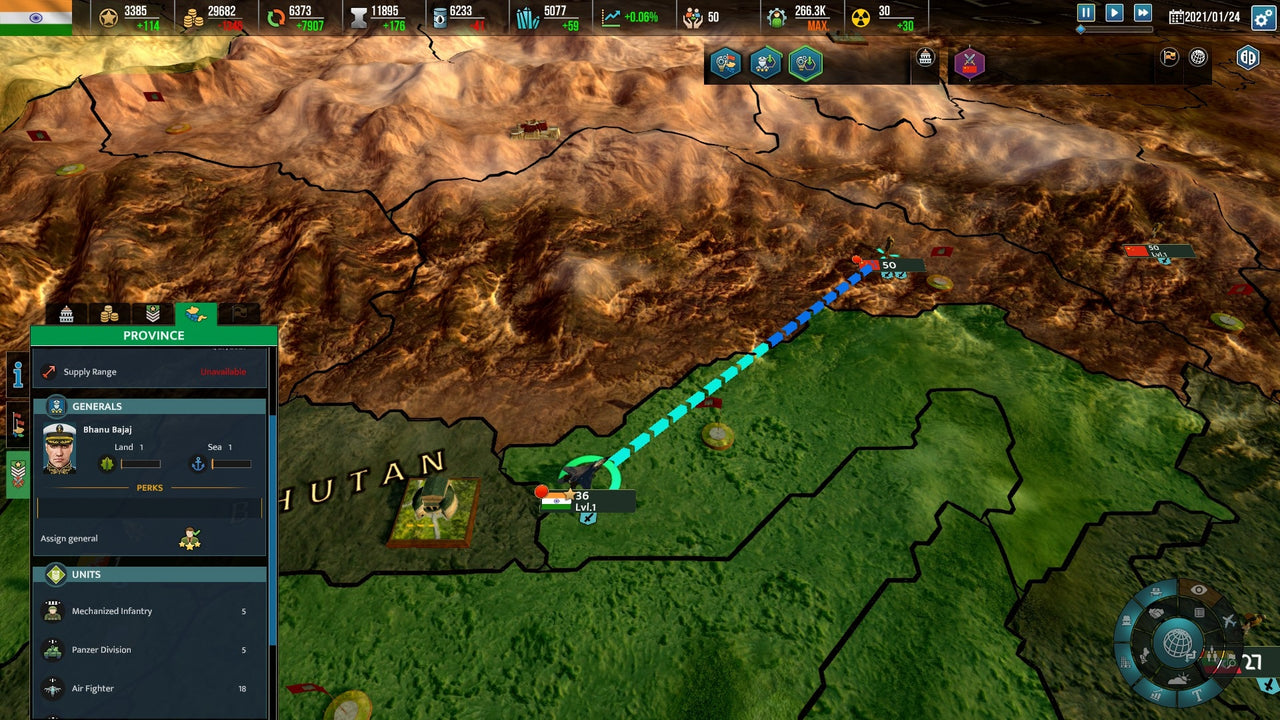Image resolution: width=1280 pixels, height=720 pixels.
Task: Click the flag icon beside the globe
Action: pos(1169,57)
